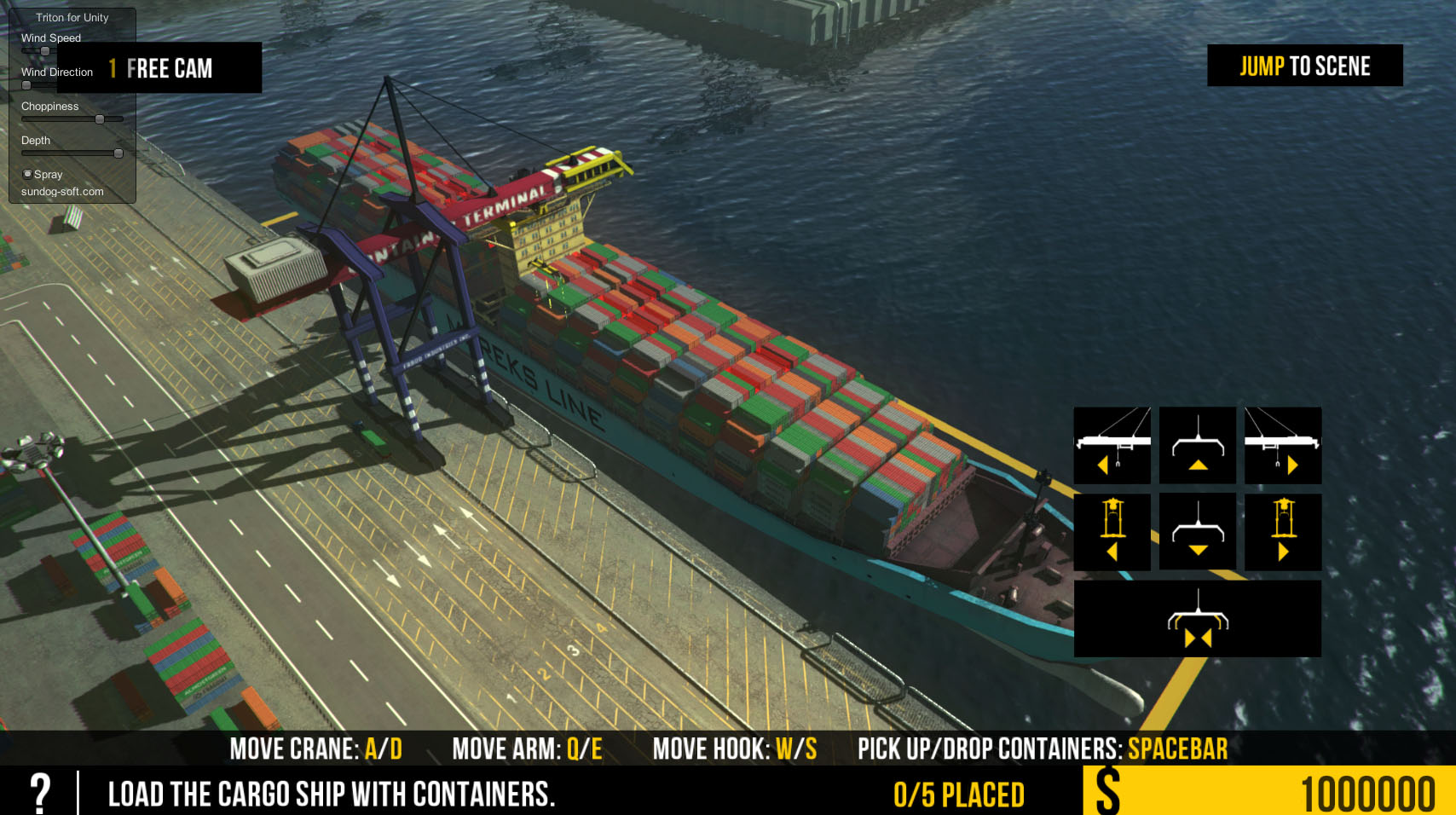
Task: Click the Depth slider handle
Action: tap(118, 153)
